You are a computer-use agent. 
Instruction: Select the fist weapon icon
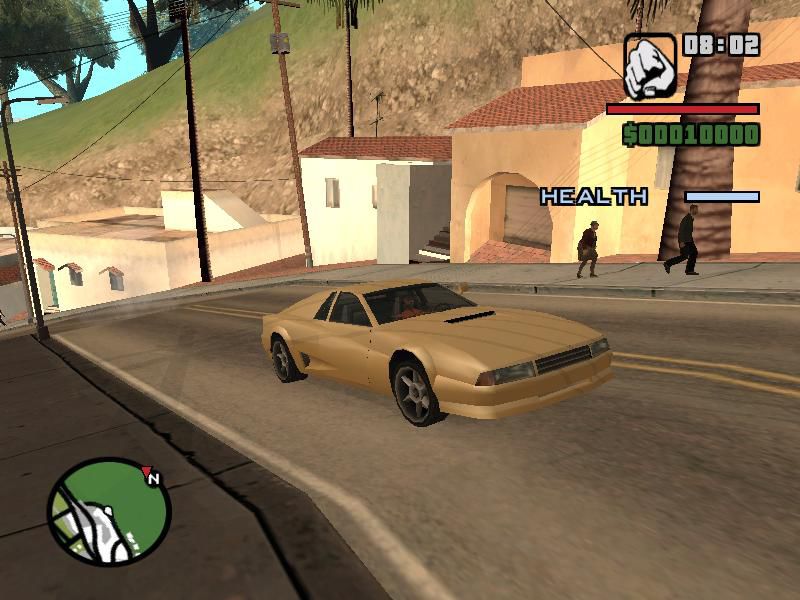(x=650, y=66)
